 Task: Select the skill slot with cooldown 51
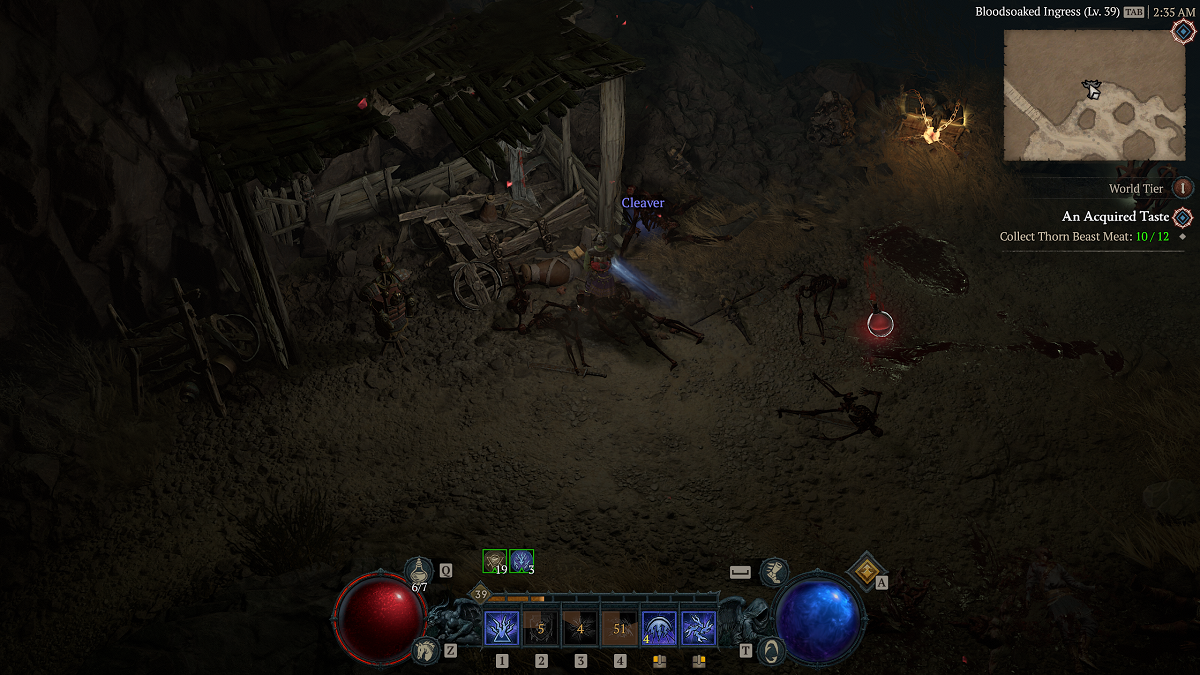point(619,629)
